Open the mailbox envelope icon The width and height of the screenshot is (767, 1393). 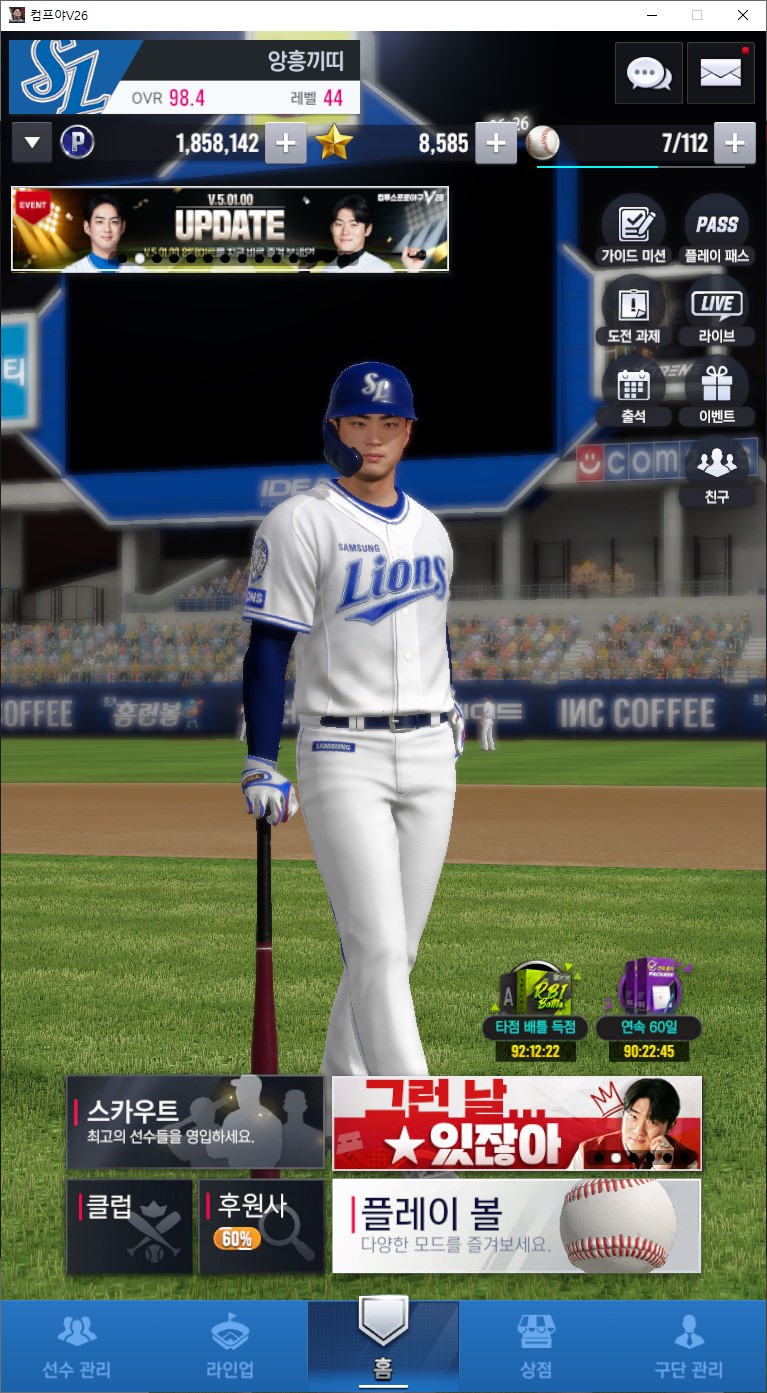(720, 73)
